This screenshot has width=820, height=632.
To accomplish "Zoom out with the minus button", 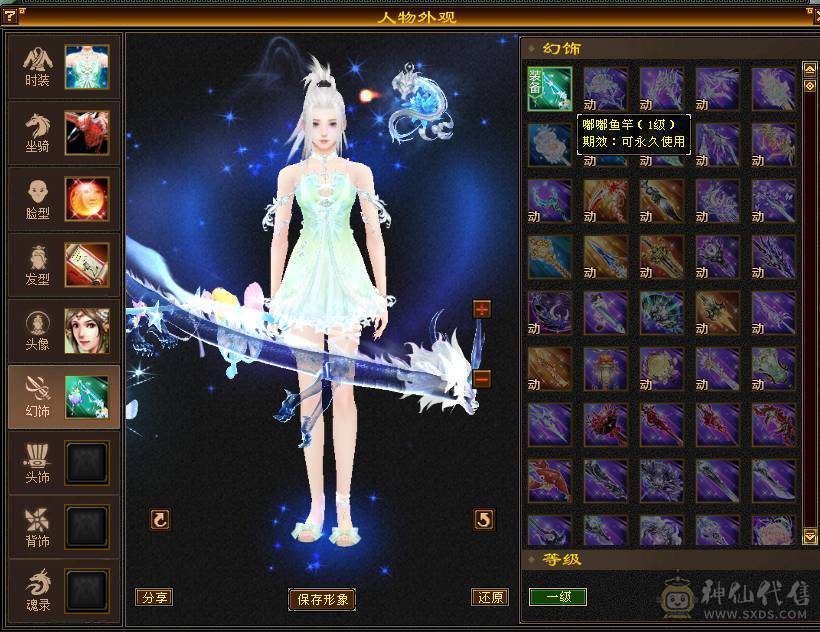I will click(x=482, y=379).
